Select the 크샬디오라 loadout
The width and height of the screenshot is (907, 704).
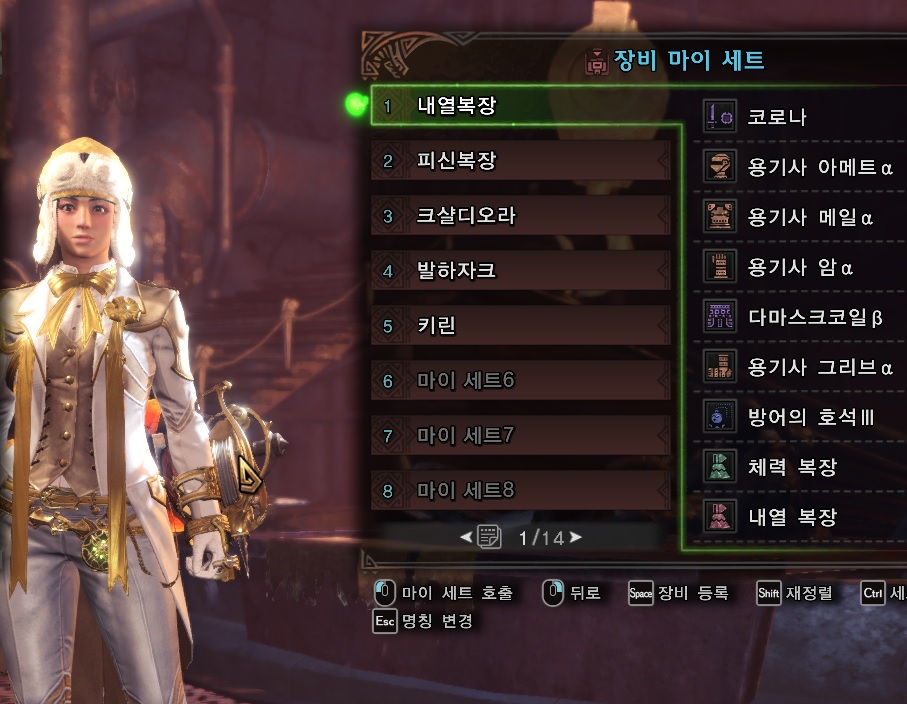click(520, 215)
